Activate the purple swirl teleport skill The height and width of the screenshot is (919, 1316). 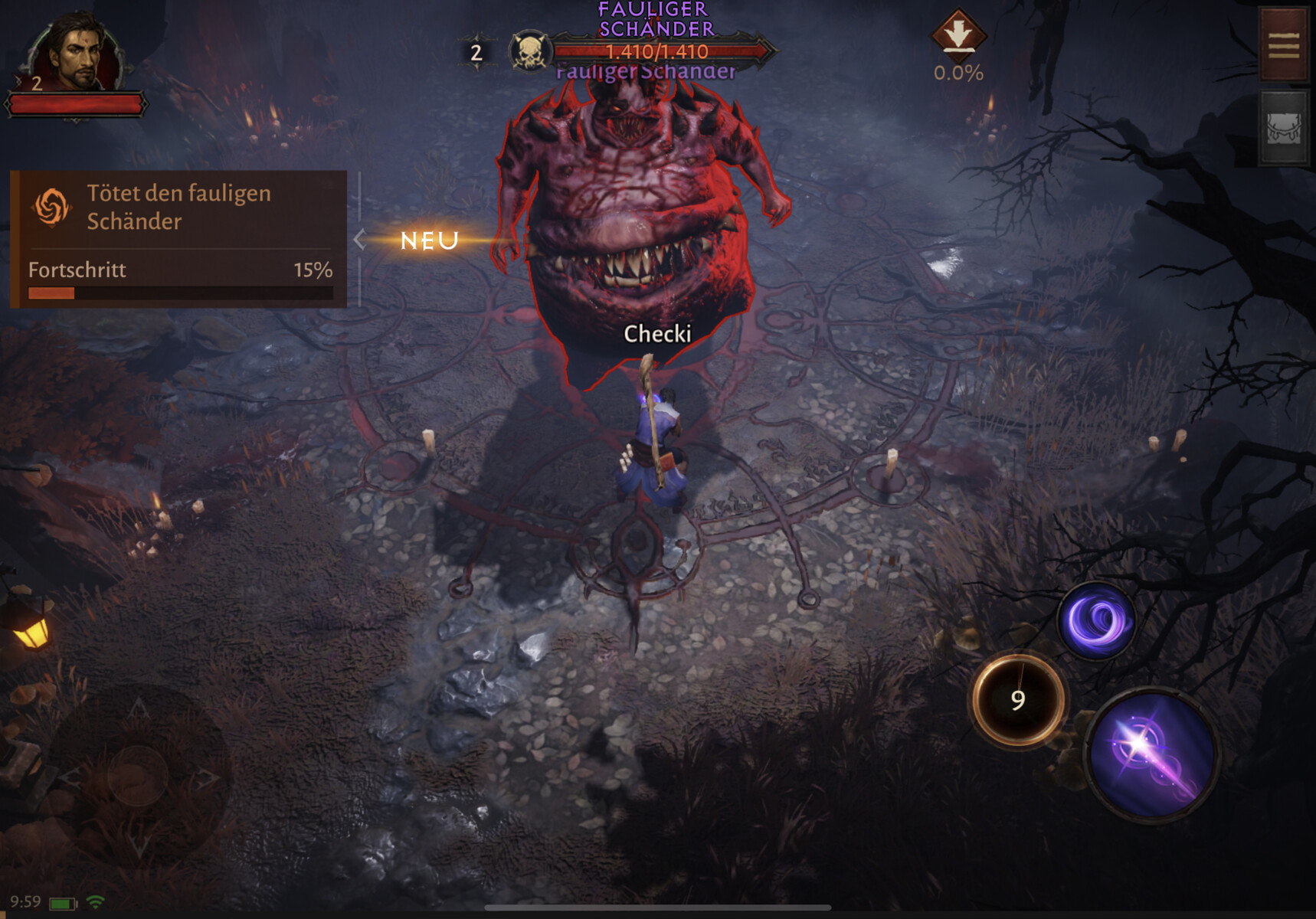tap(1097, 620)
